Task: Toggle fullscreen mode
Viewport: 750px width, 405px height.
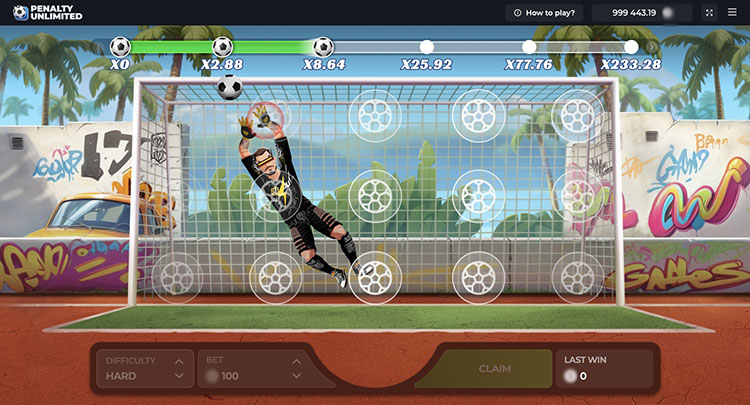Action: point(710,13)
